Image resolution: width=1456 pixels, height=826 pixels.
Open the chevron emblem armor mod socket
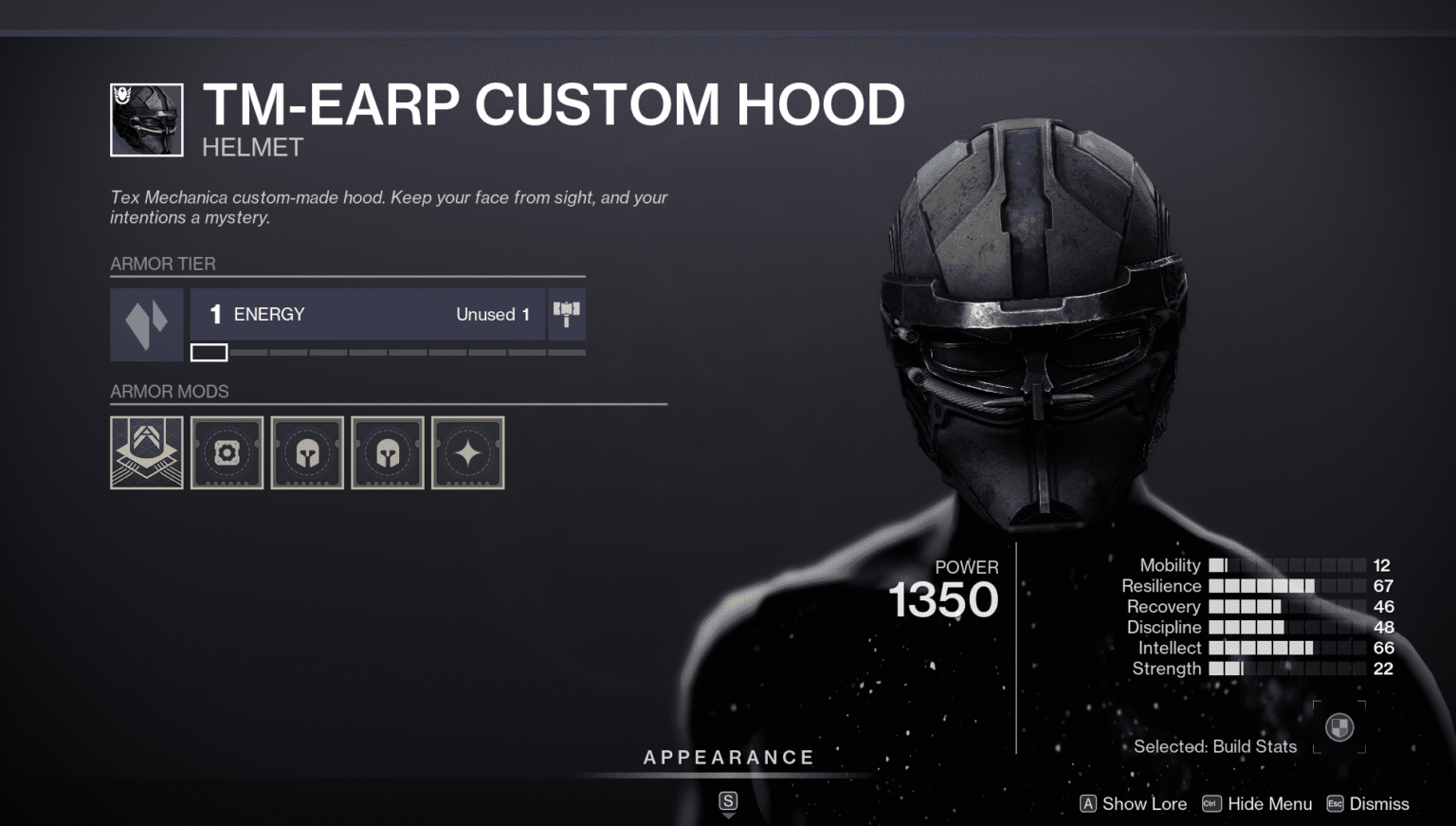coord(147,453)
